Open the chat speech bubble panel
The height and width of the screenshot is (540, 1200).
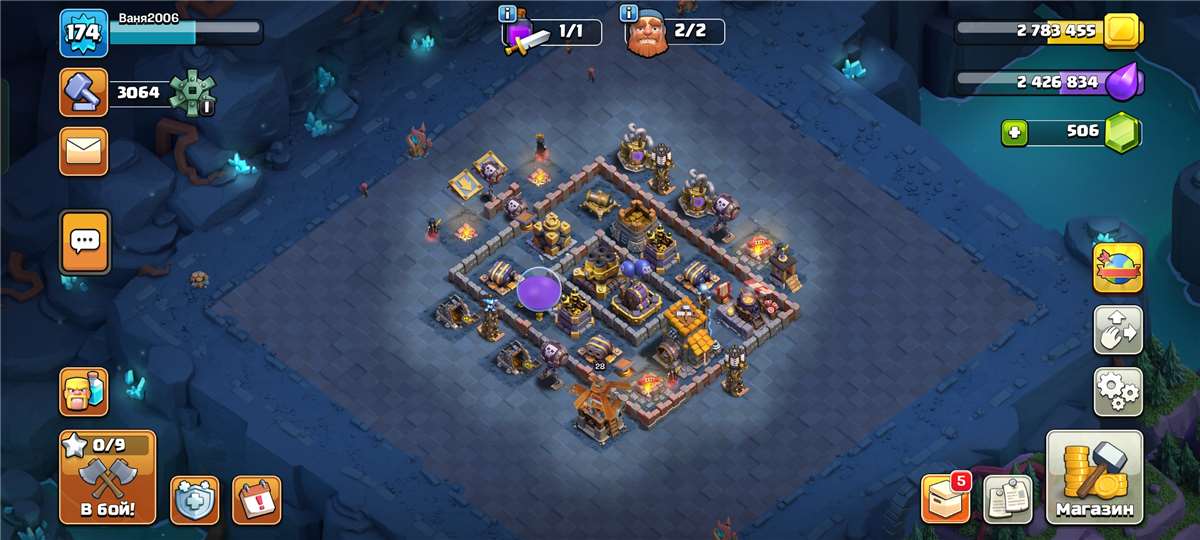(84, 241)
